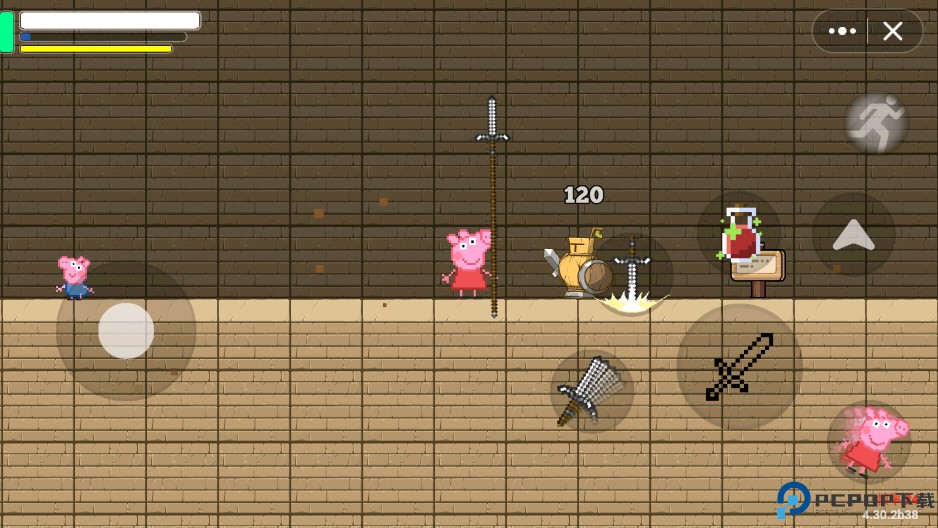
Task: Use the red health potion button
Action: (739, 234)
